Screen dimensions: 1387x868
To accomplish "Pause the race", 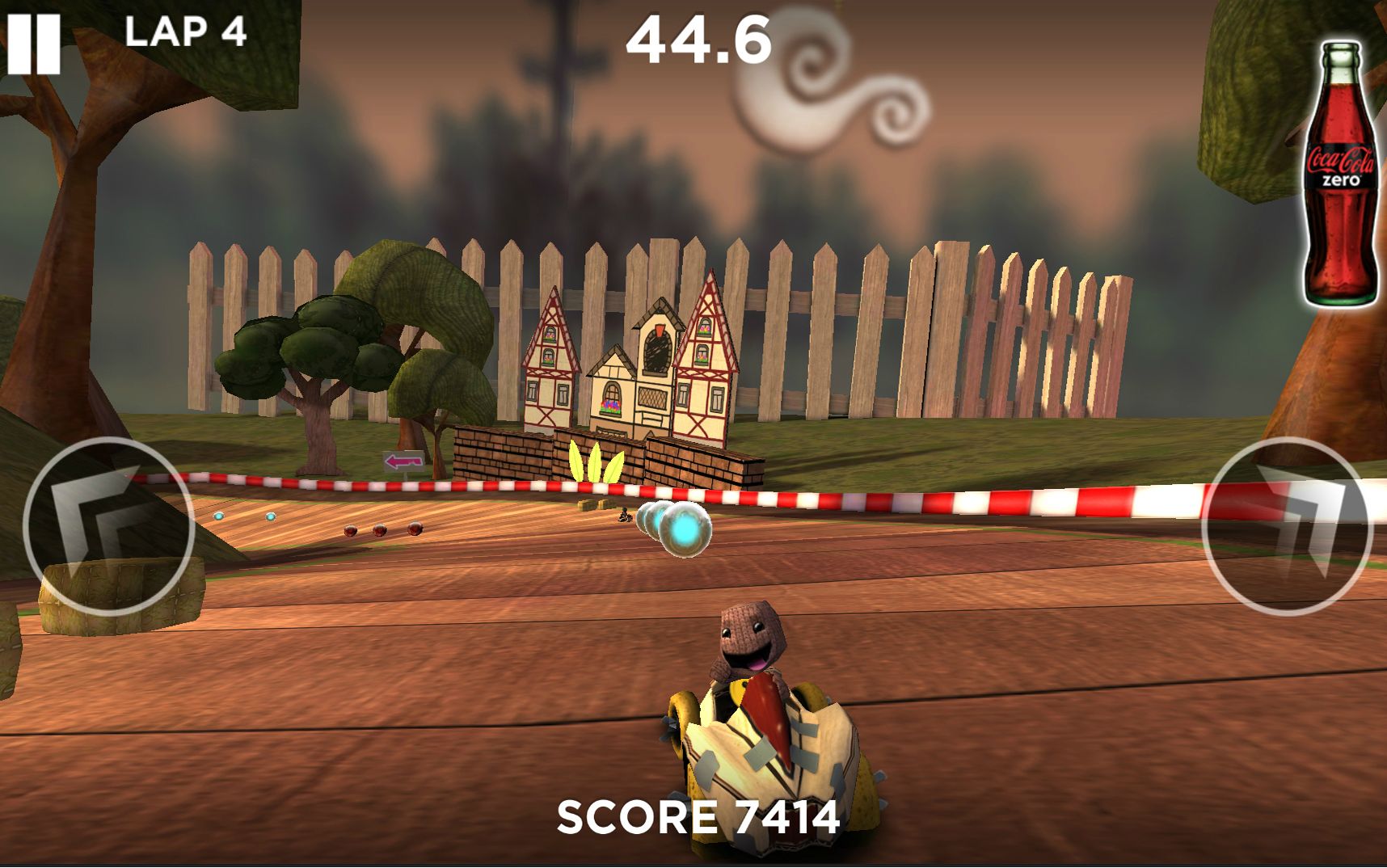I will click(x=33, y=44).
